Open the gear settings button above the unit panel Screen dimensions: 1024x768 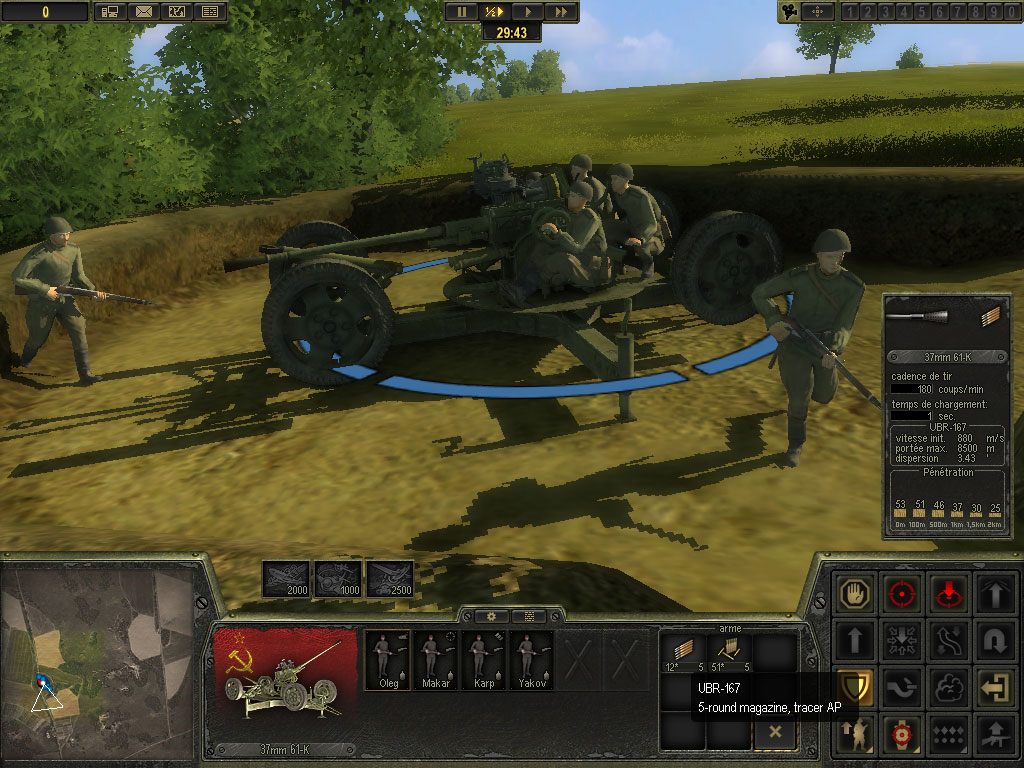pyautogui.click(x=492, y=616)
